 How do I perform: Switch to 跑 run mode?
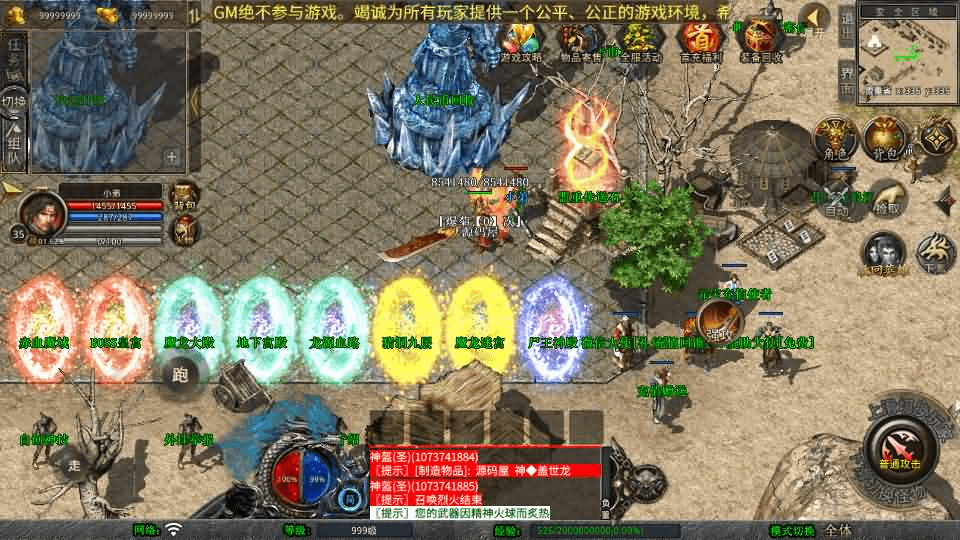pos(181,375)
